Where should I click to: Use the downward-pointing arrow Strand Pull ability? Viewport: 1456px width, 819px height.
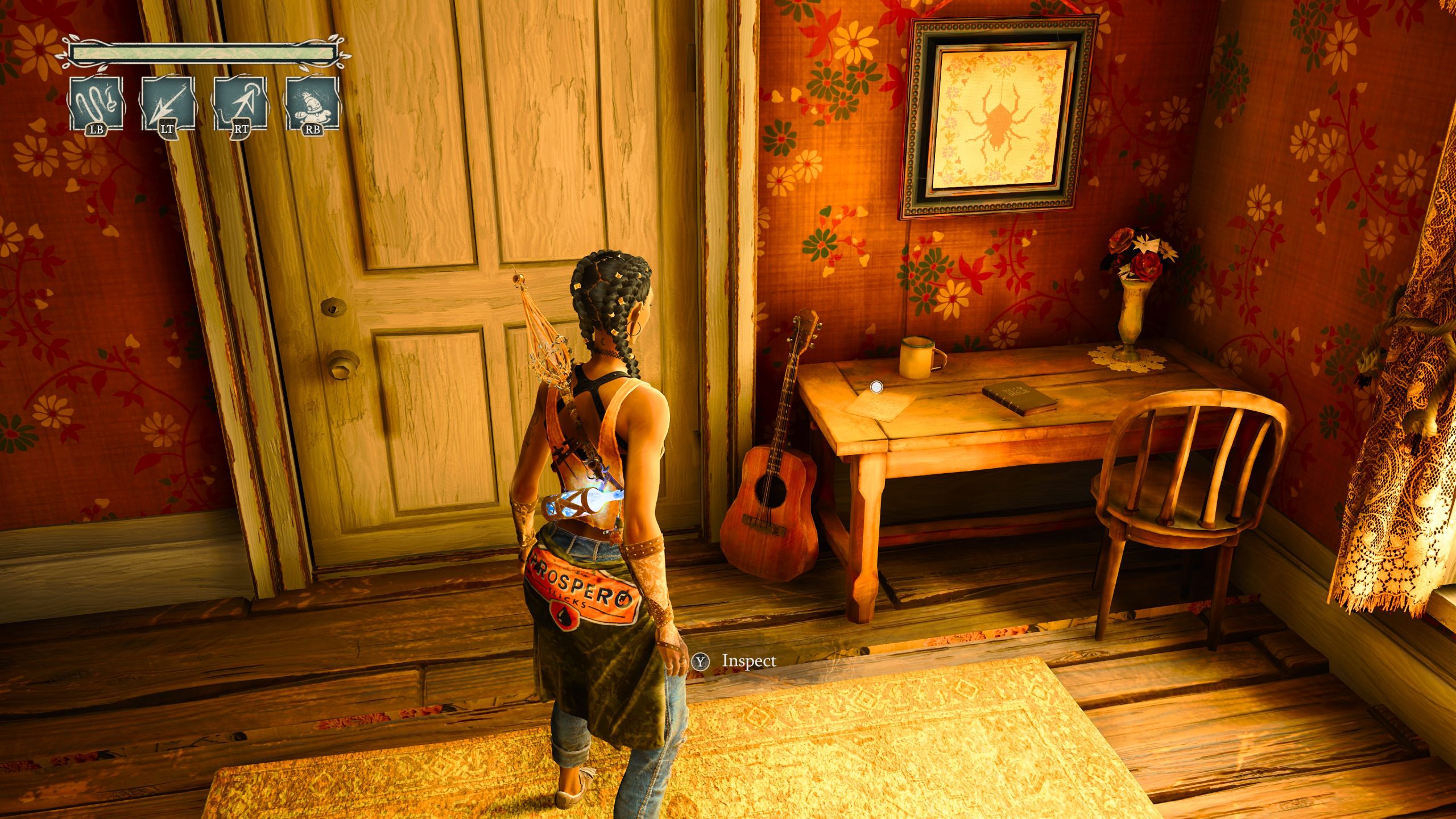point(168,104)
